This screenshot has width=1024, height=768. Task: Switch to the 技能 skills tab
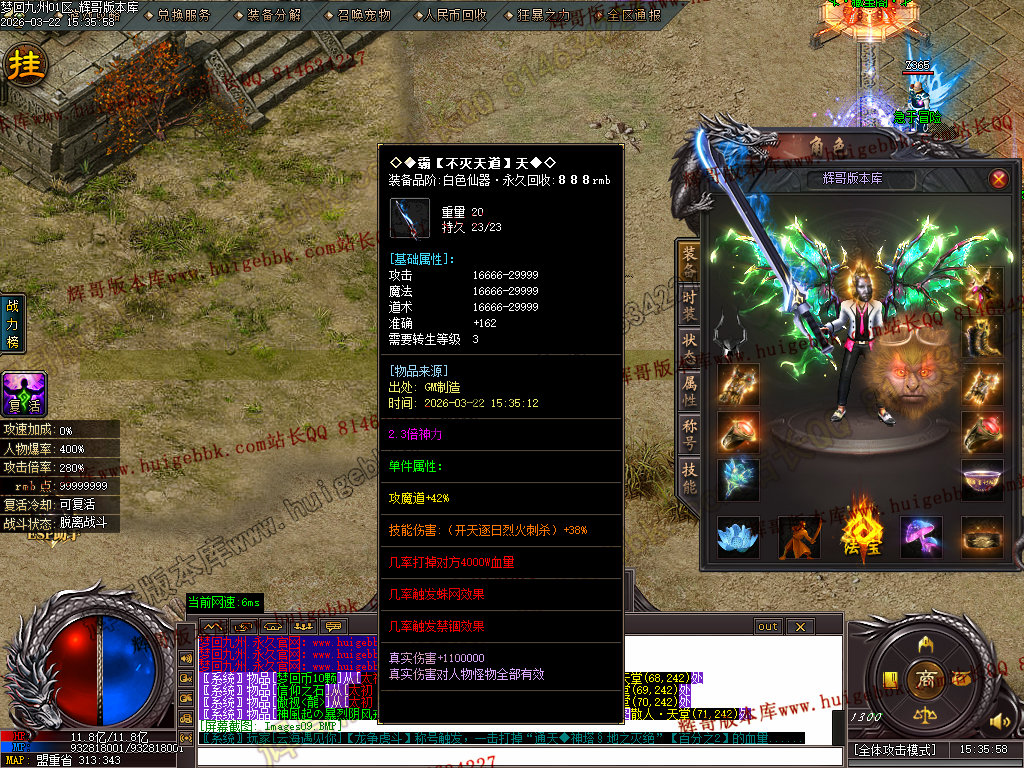689,479
